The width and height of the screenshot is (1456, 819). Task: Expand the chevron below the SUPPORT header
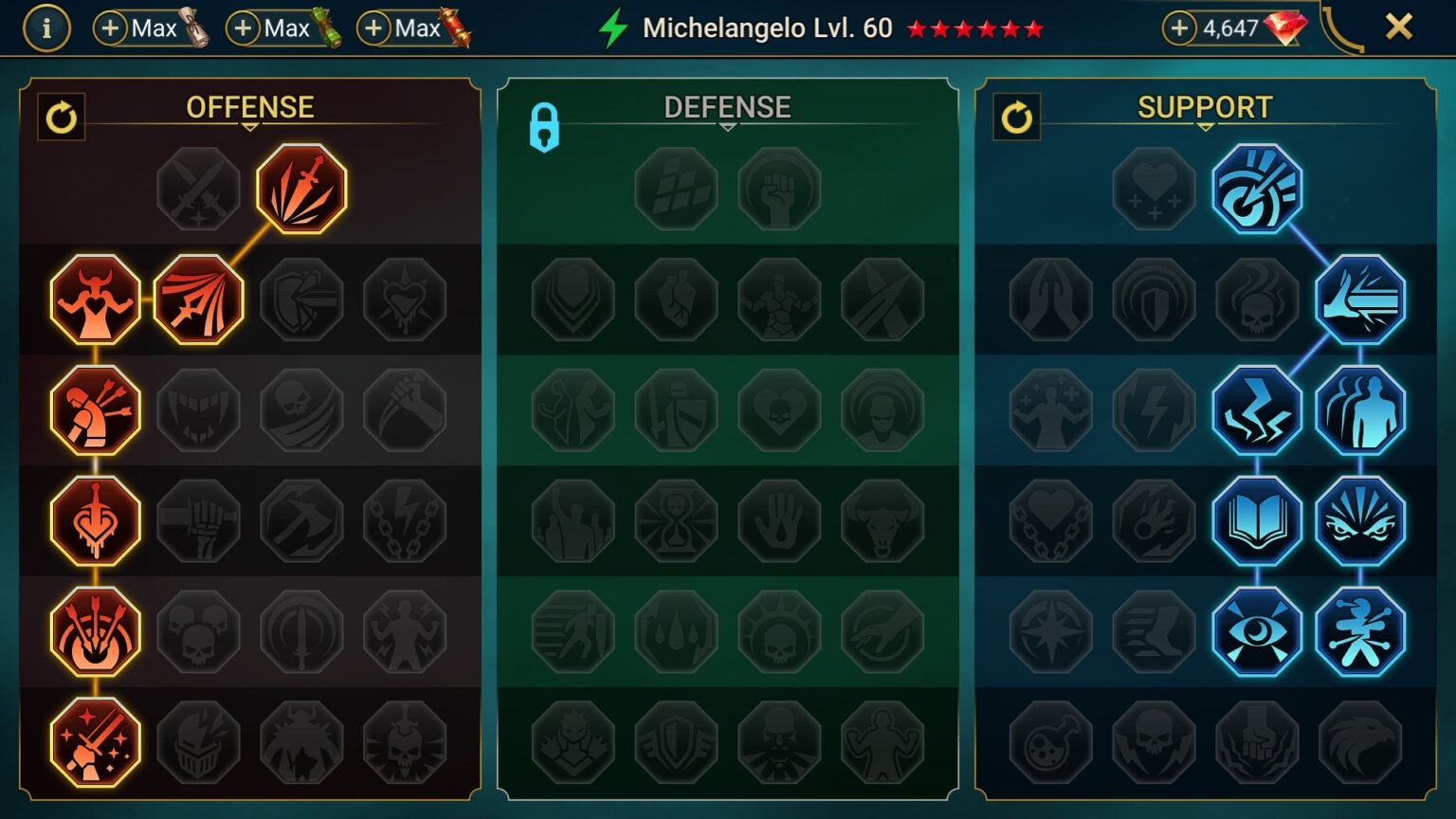click(x=1204, y=125)
